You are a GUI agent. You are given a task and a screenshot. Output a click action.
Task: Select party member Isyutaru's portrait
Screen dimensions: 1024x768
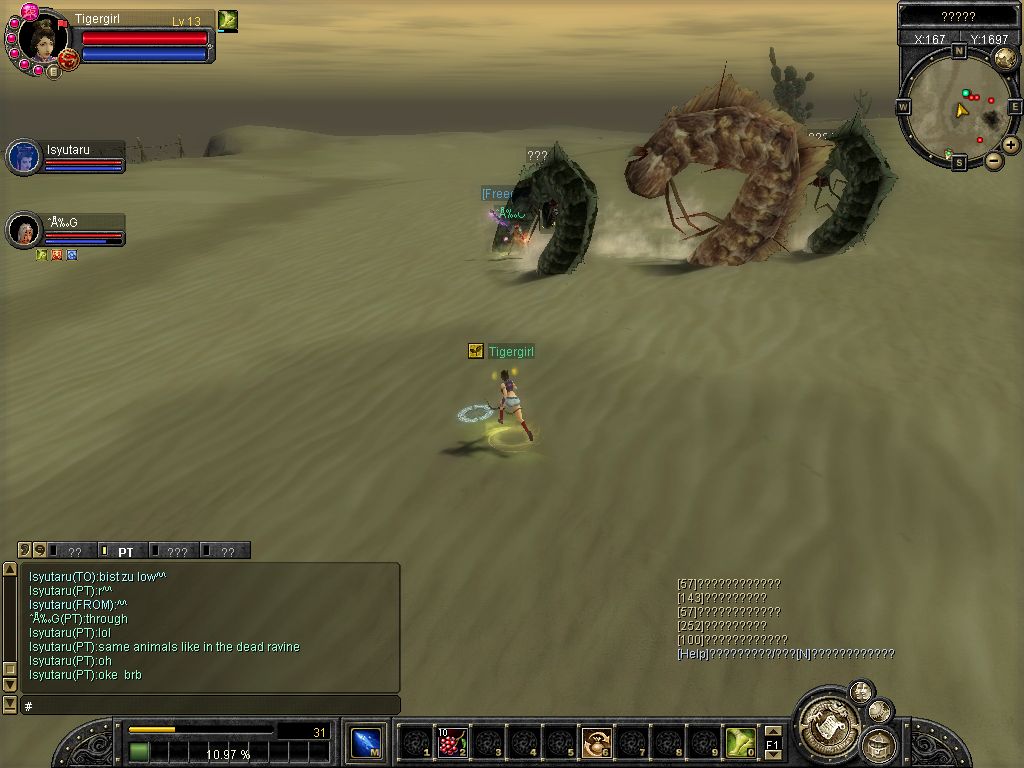pyautogui.click(x=23, y=157)
